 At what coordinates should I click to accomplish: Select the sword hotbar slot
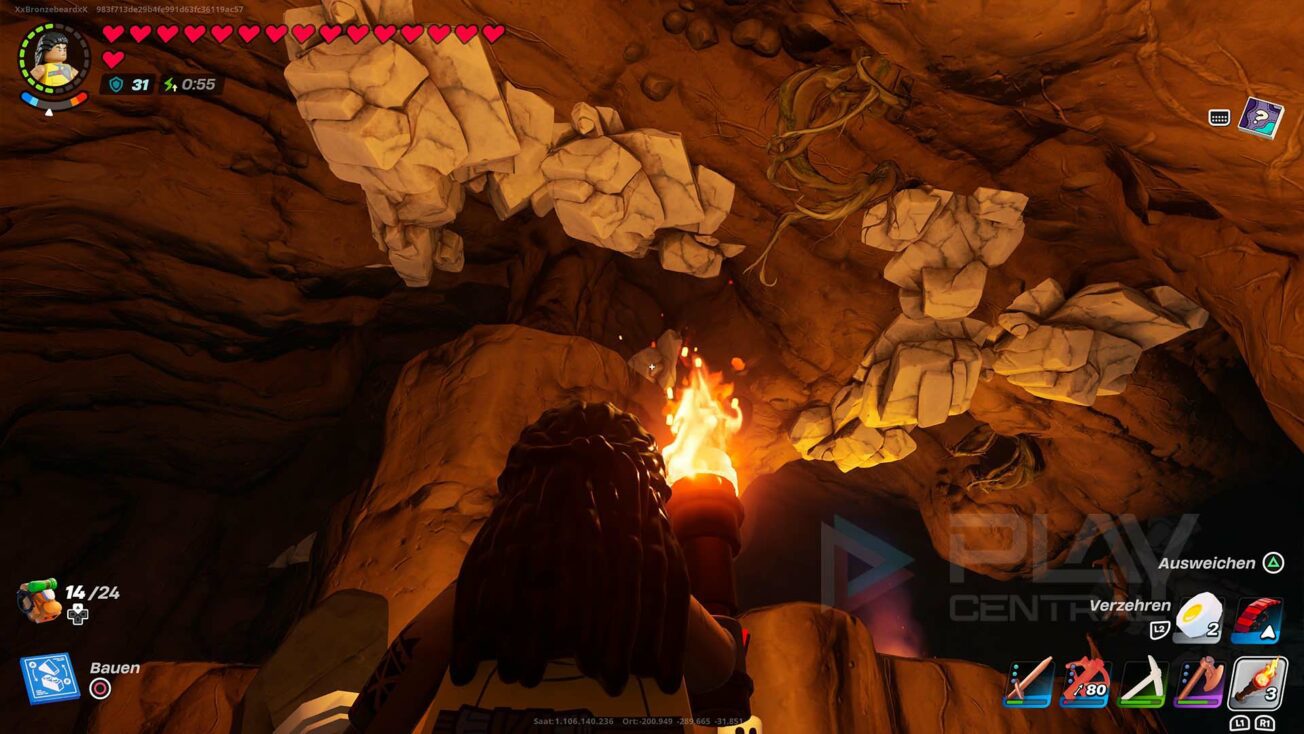1028,683
